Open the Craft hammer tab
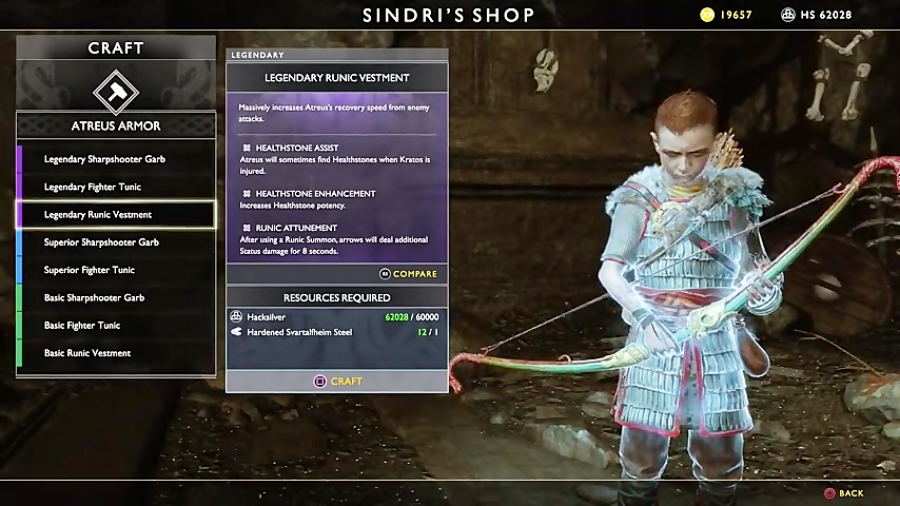This screenshot has height=506, width=900. coord(116,91)
